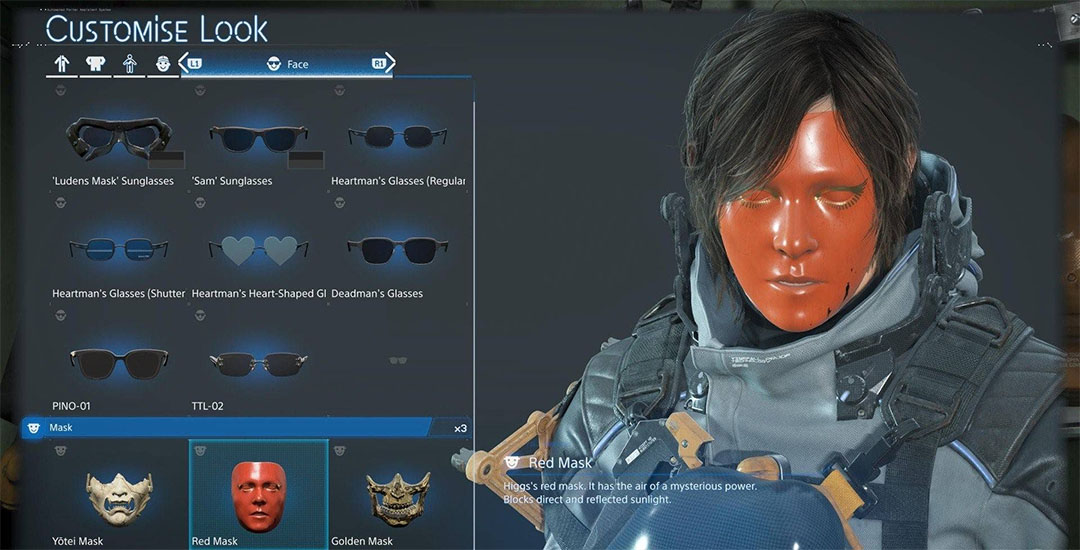Switch to the full-body suit tab
Image resolution: width=1080 pixels, height=550 pixels.
(62, 64)
